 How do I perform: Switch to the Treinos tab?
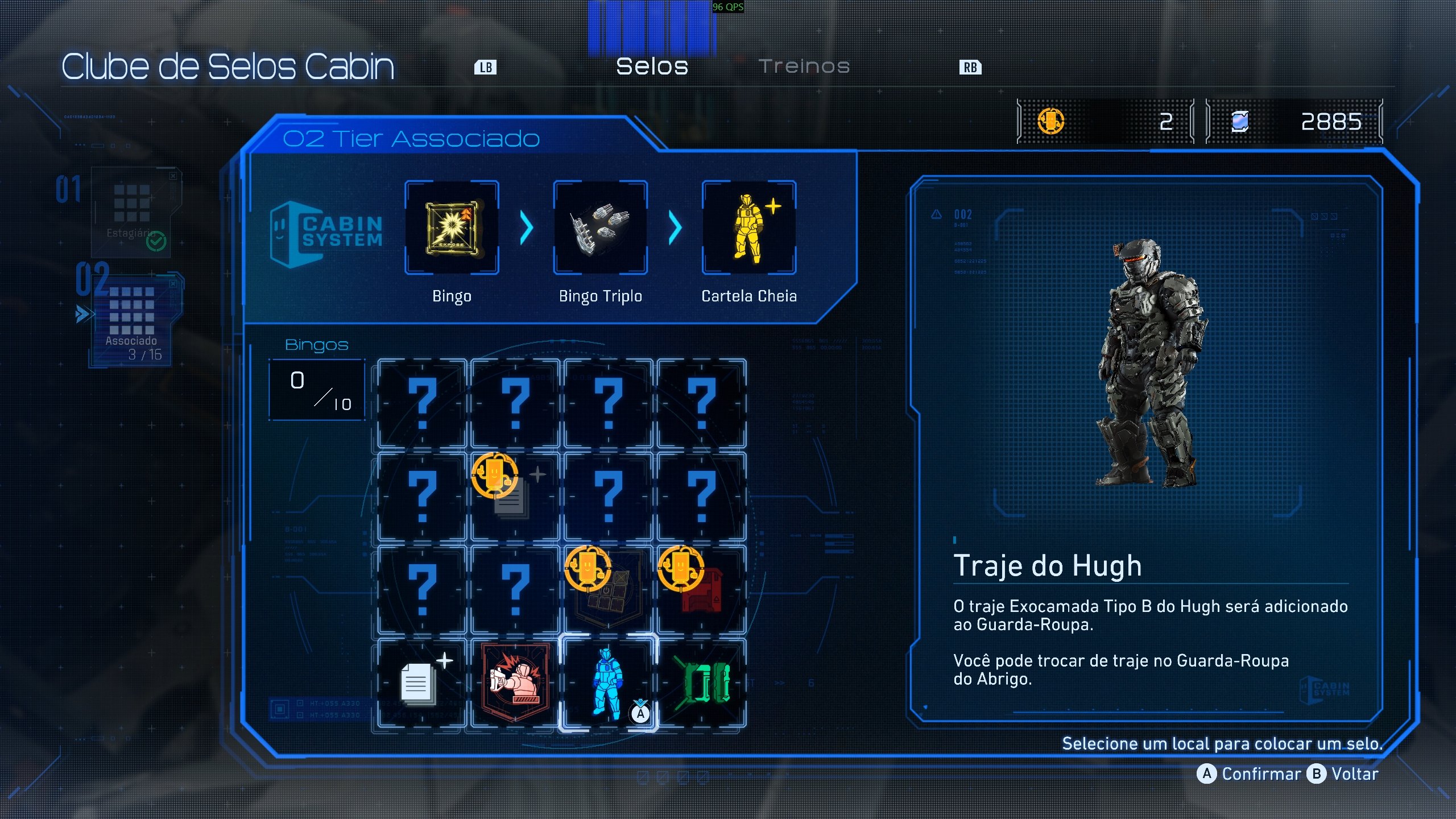pyautogui.click(x=804, y=67)
